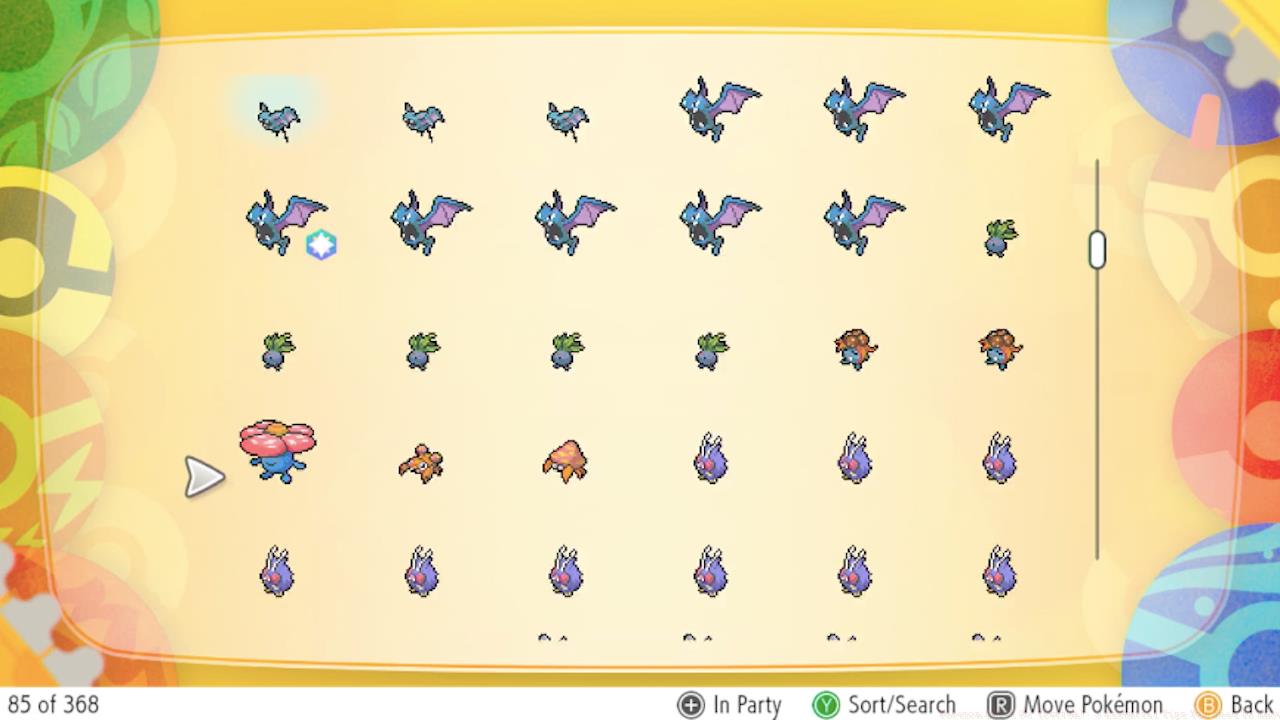Select the first Oddish sprite in row three
1280x720 pixels.
point(278,350)
